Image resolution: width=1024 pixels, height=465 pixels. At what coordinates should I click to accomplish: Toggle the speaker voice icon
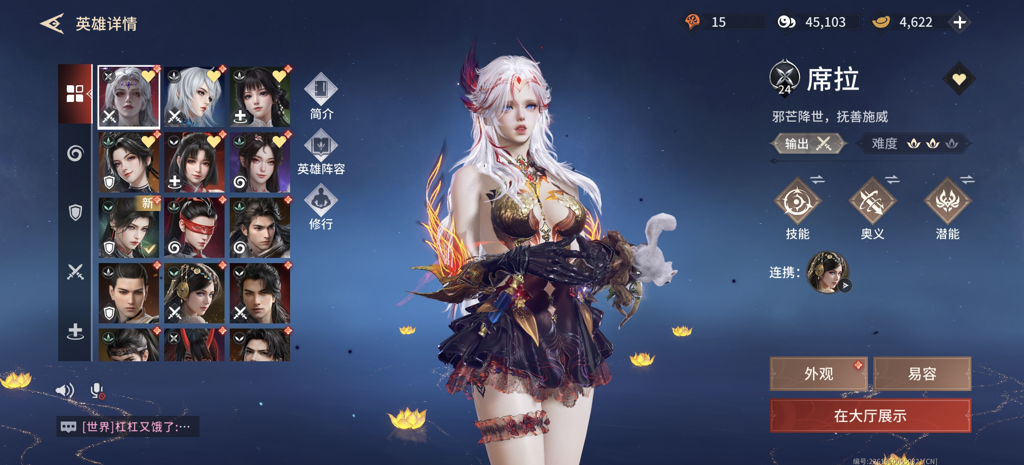click(x=65, y=391)
